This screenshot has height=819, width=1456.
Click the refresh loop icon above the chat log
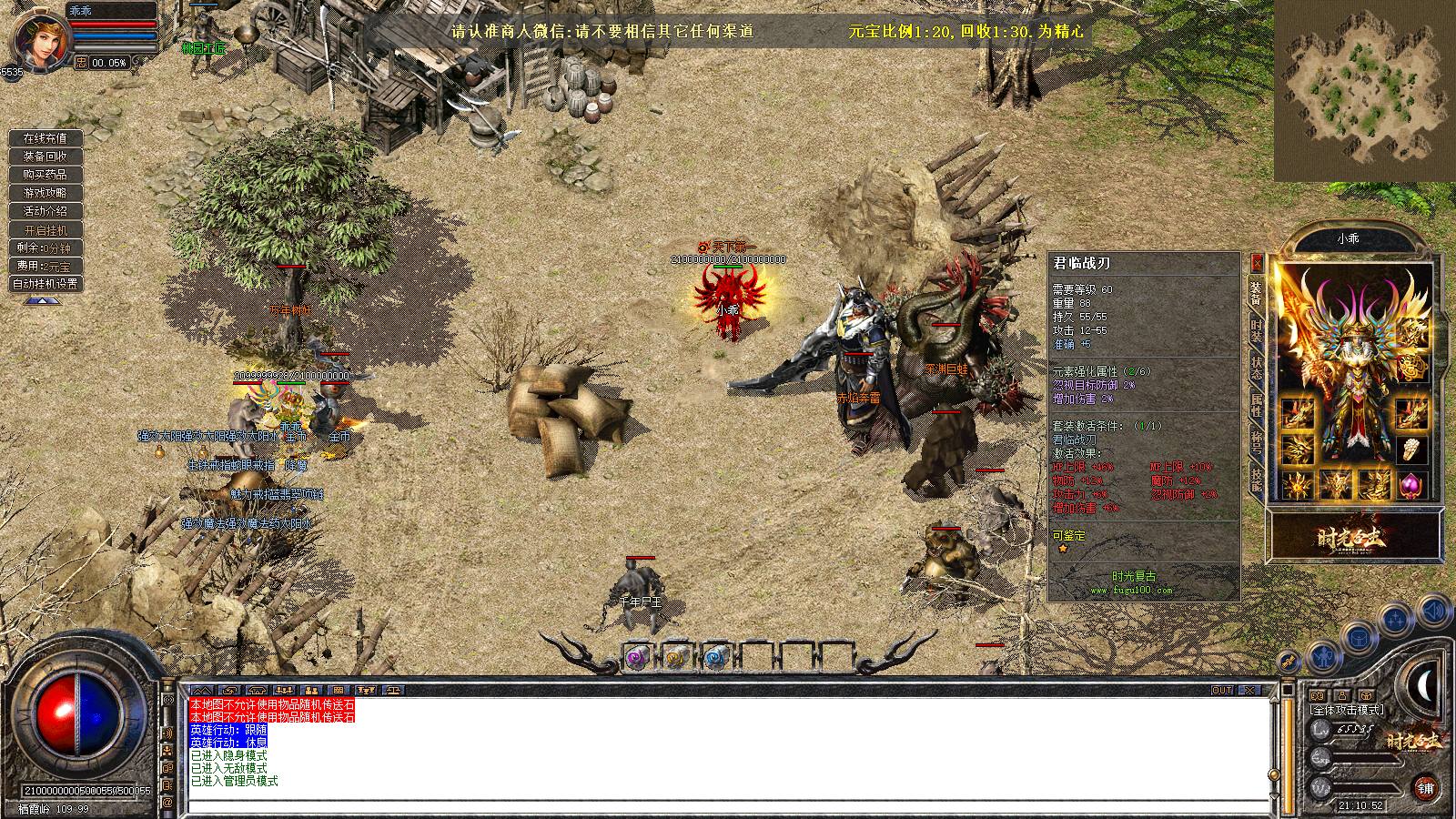[x=229, y=690]
